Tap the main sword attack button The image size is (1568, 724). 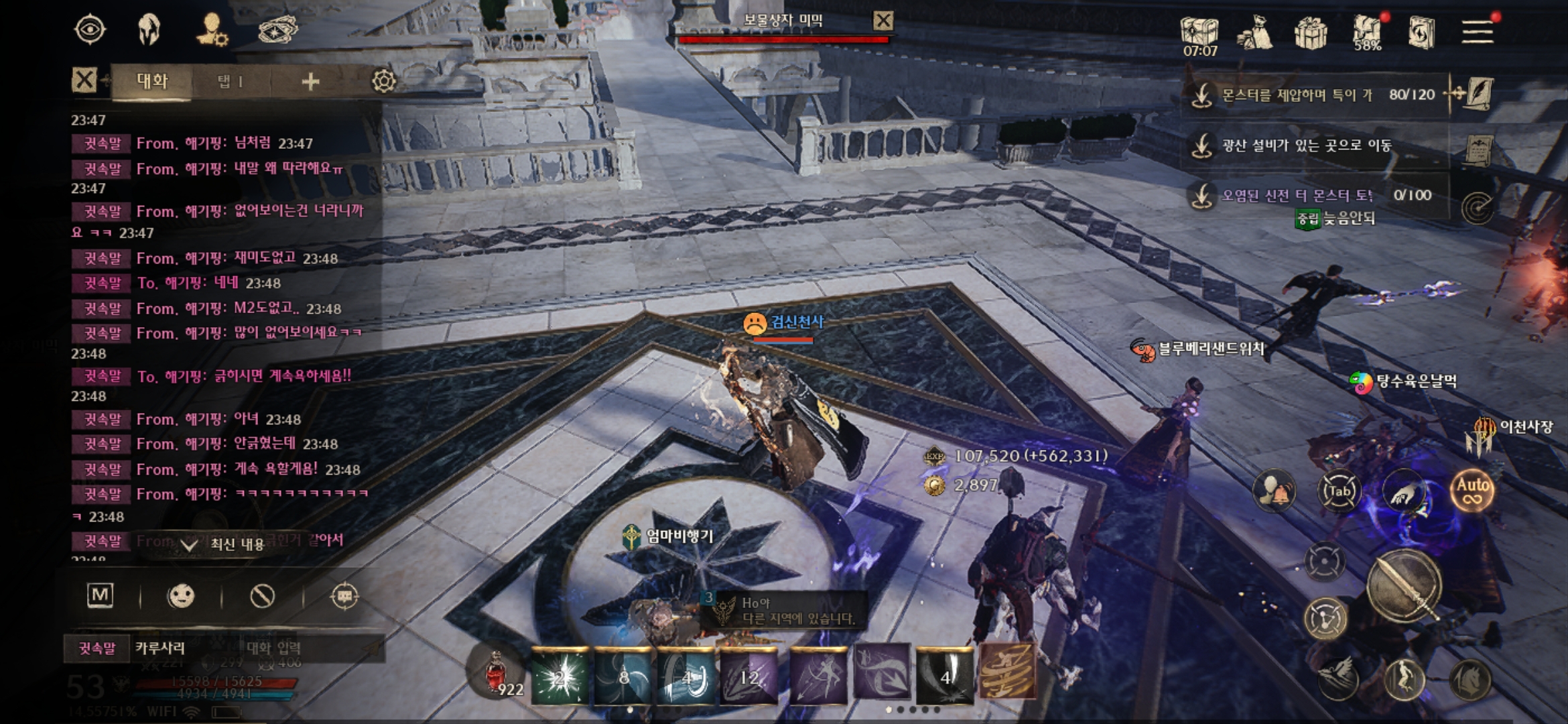click(x=1403, y=586)
